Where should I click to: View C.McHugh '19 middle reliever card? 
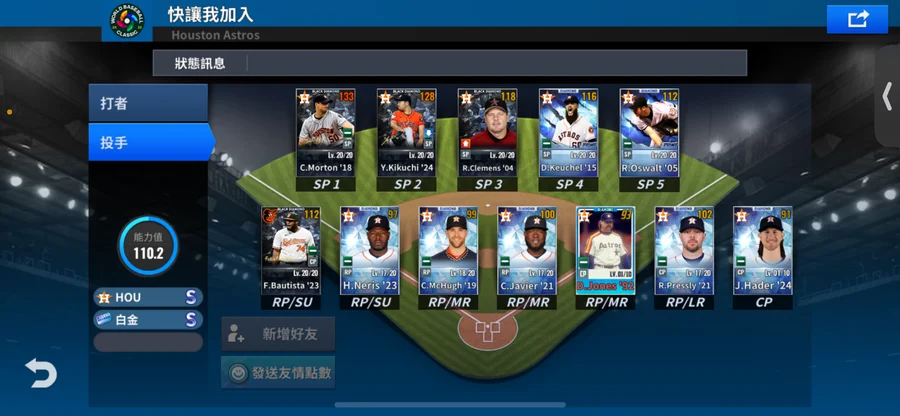(448, 250)
